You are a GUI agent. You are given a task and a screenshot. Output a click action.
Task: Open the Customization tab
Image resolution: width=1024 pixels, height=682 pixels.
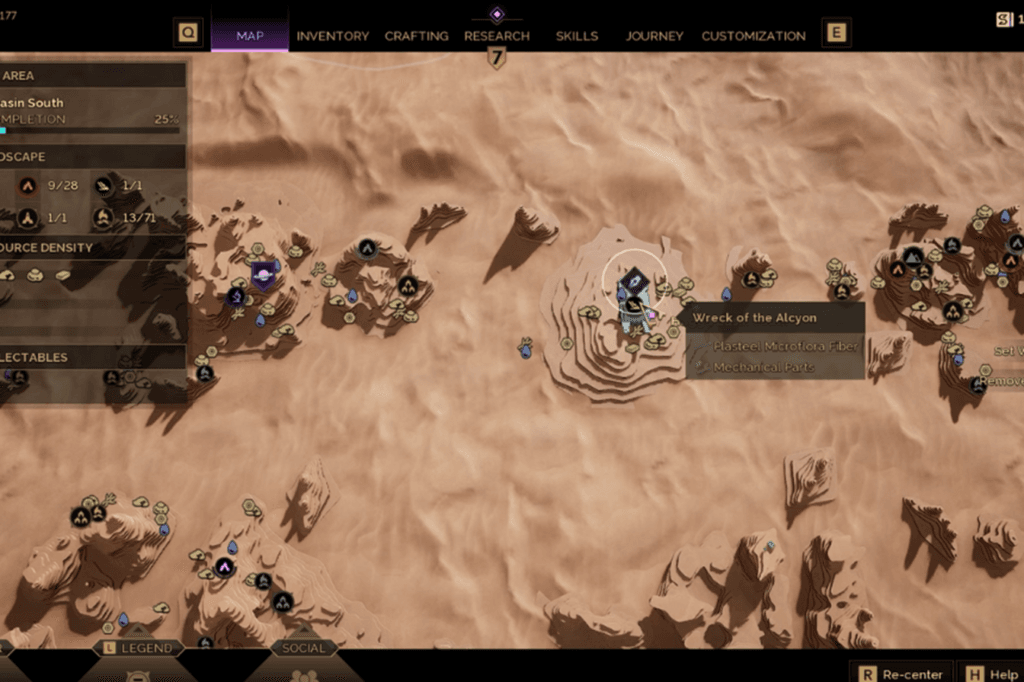(753, 36)
